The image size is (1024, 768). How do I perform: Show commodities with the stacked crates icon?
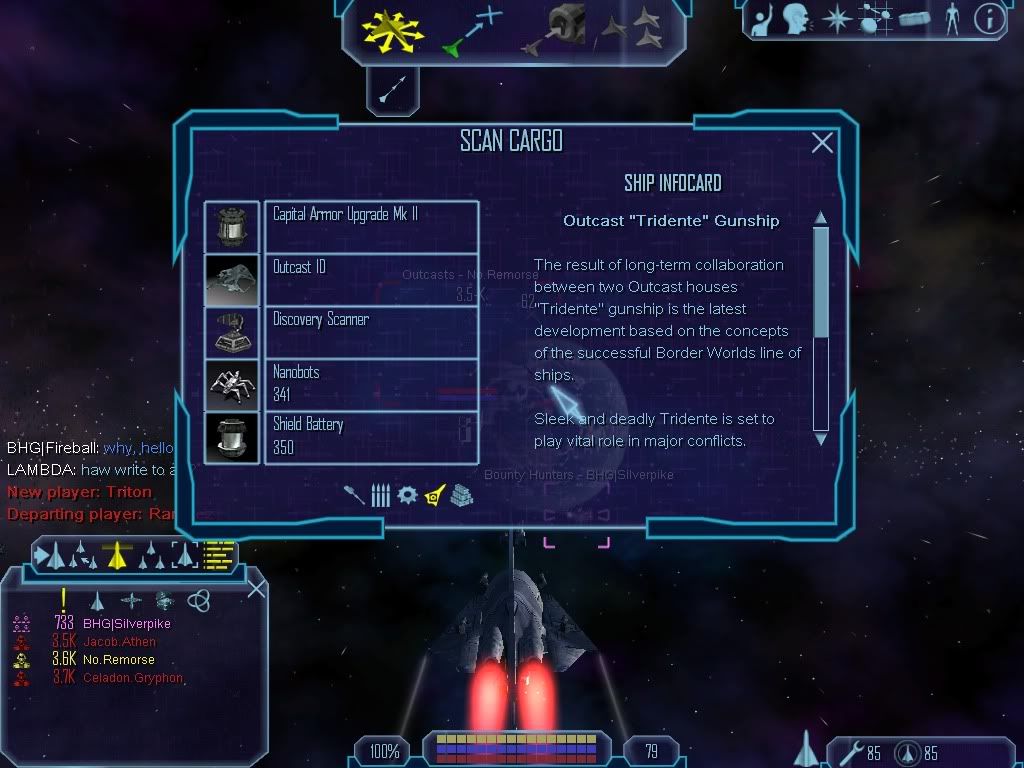460,495
